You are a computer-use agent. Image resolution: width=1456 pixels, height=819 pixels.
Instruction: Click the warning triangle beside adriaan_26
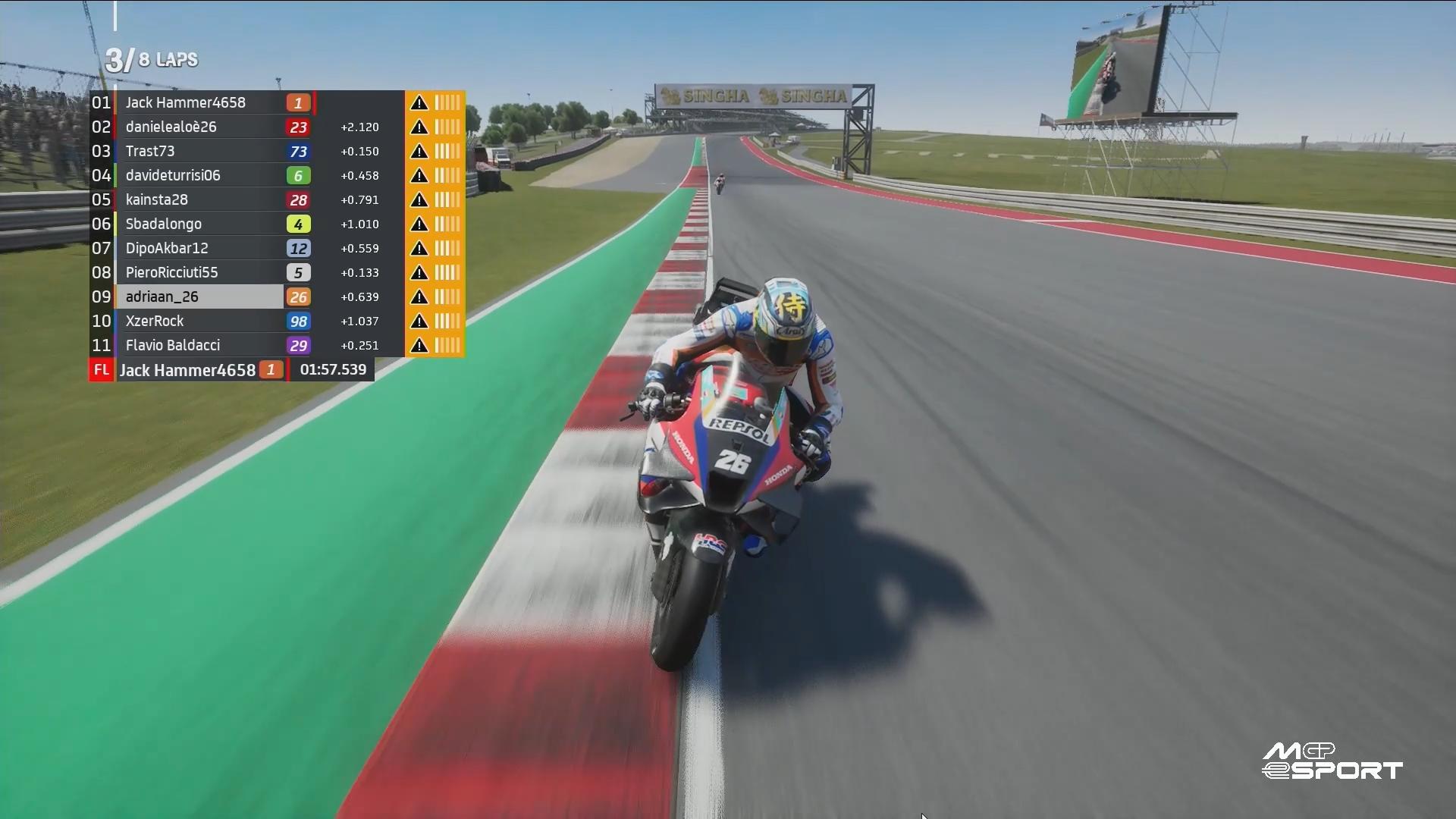click(419, 297)
